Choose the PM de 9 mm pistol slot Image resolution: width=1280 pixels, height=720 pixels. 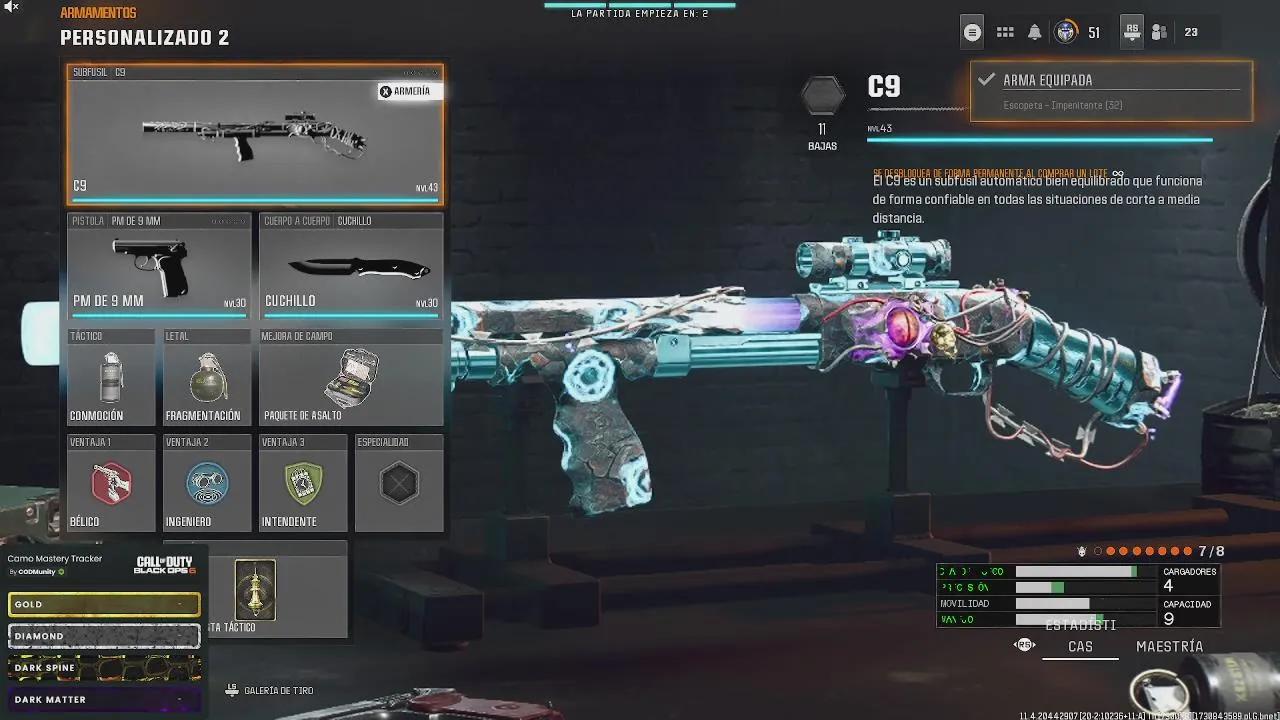click(159, 267)
